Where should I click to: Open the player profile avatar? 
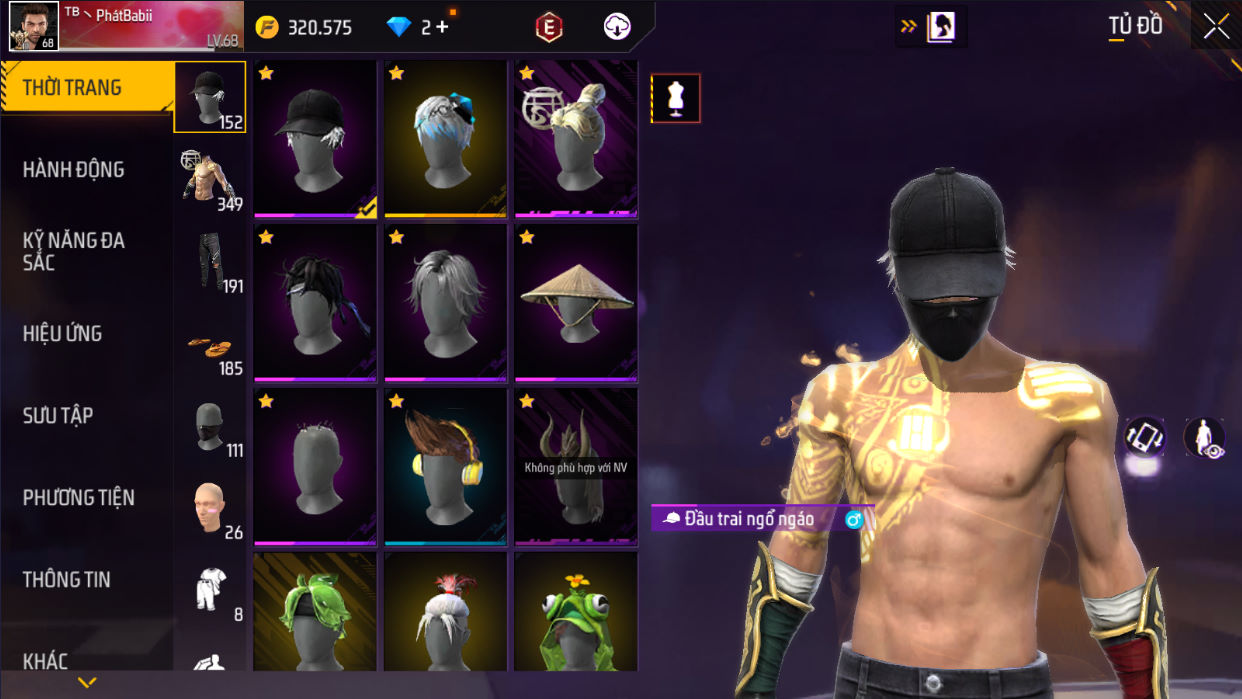33,25
